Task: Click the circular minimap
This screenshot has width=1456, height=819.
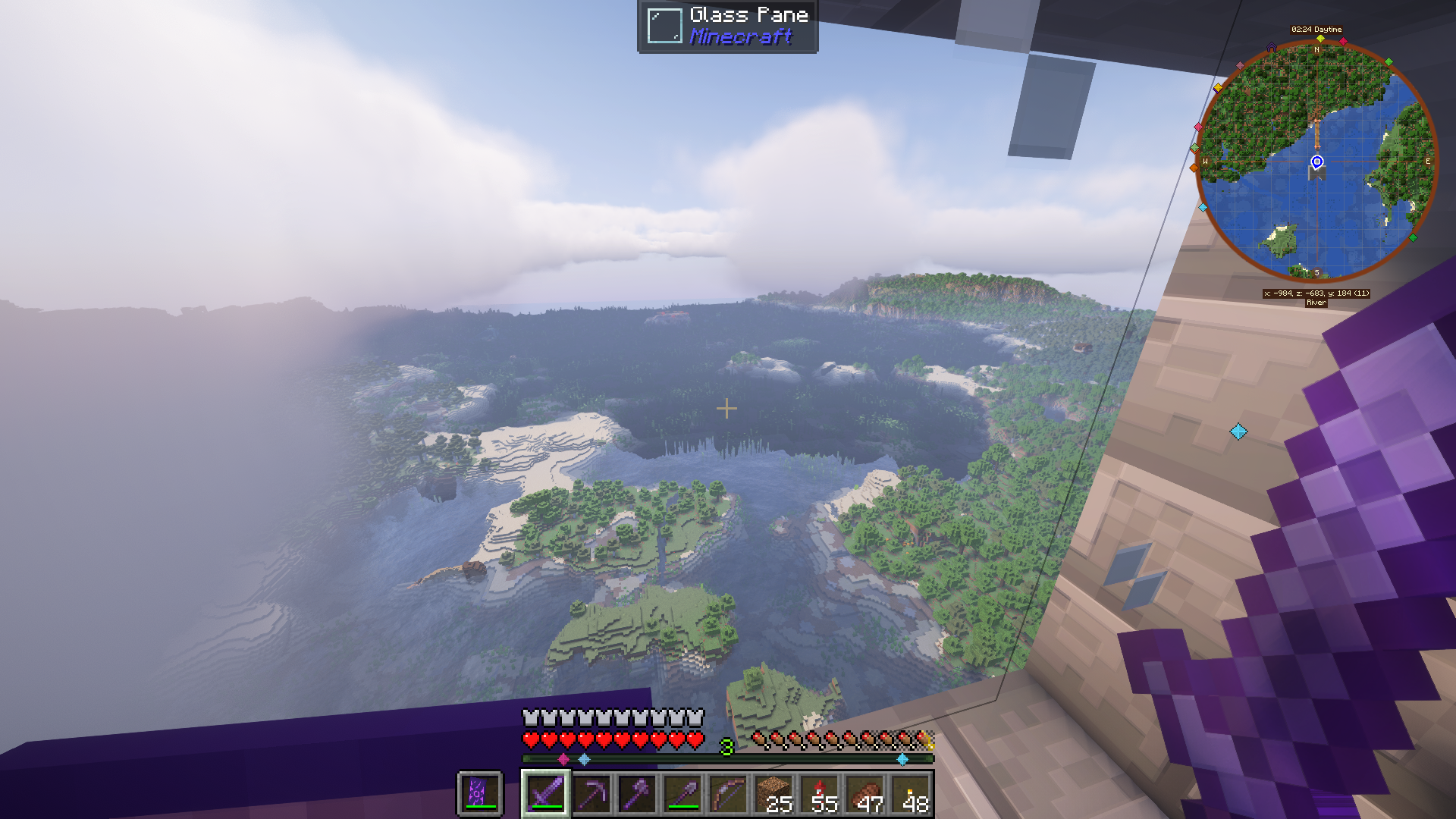Action: 1316,161
